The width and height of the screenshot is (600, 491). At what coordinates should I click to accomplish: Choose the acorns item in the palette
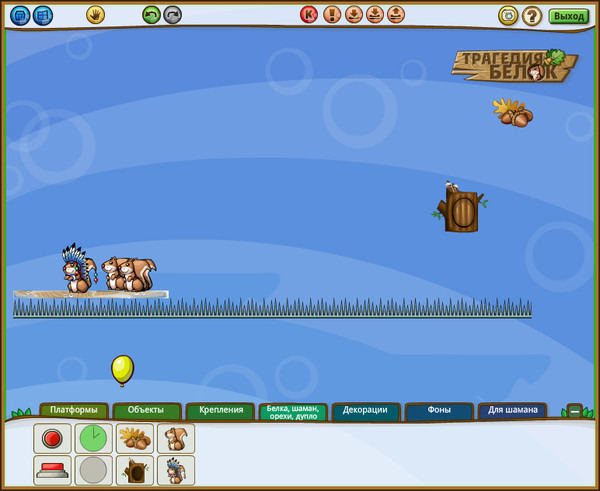(x=135, y=438)
